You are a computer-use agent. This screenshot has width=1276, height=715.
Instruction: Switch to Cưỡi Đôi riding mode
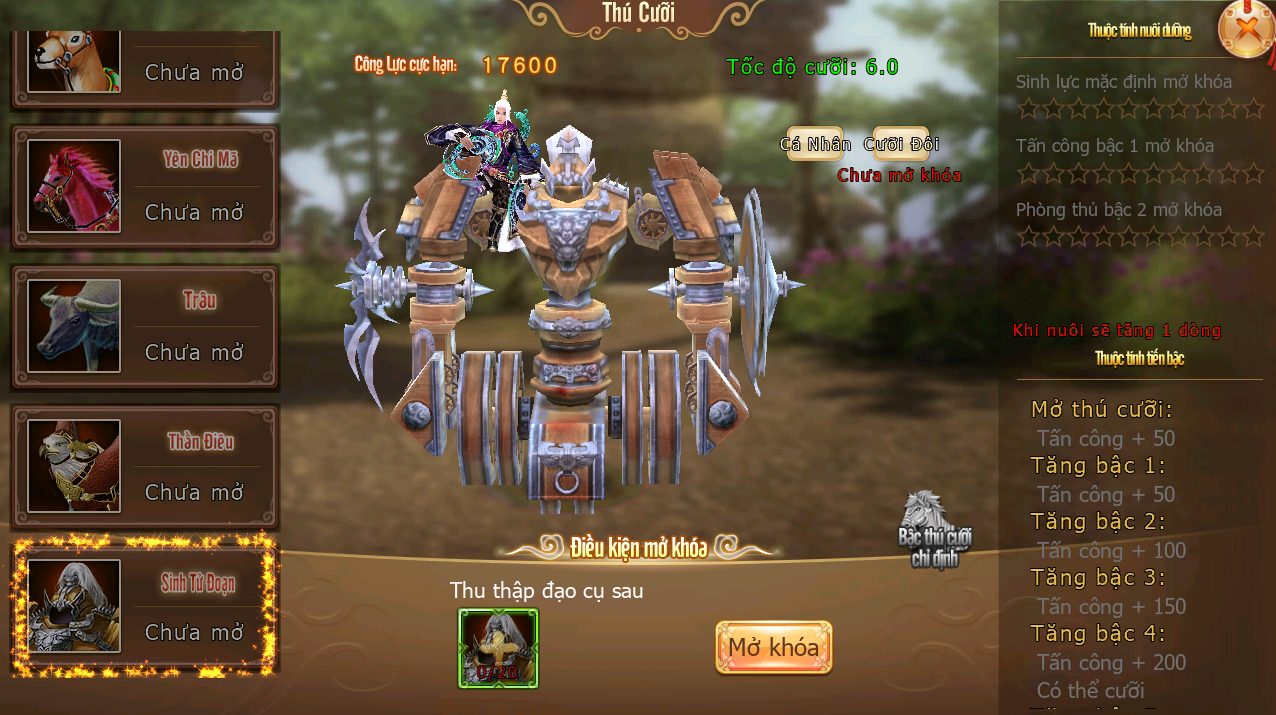[x=901, y=144]
